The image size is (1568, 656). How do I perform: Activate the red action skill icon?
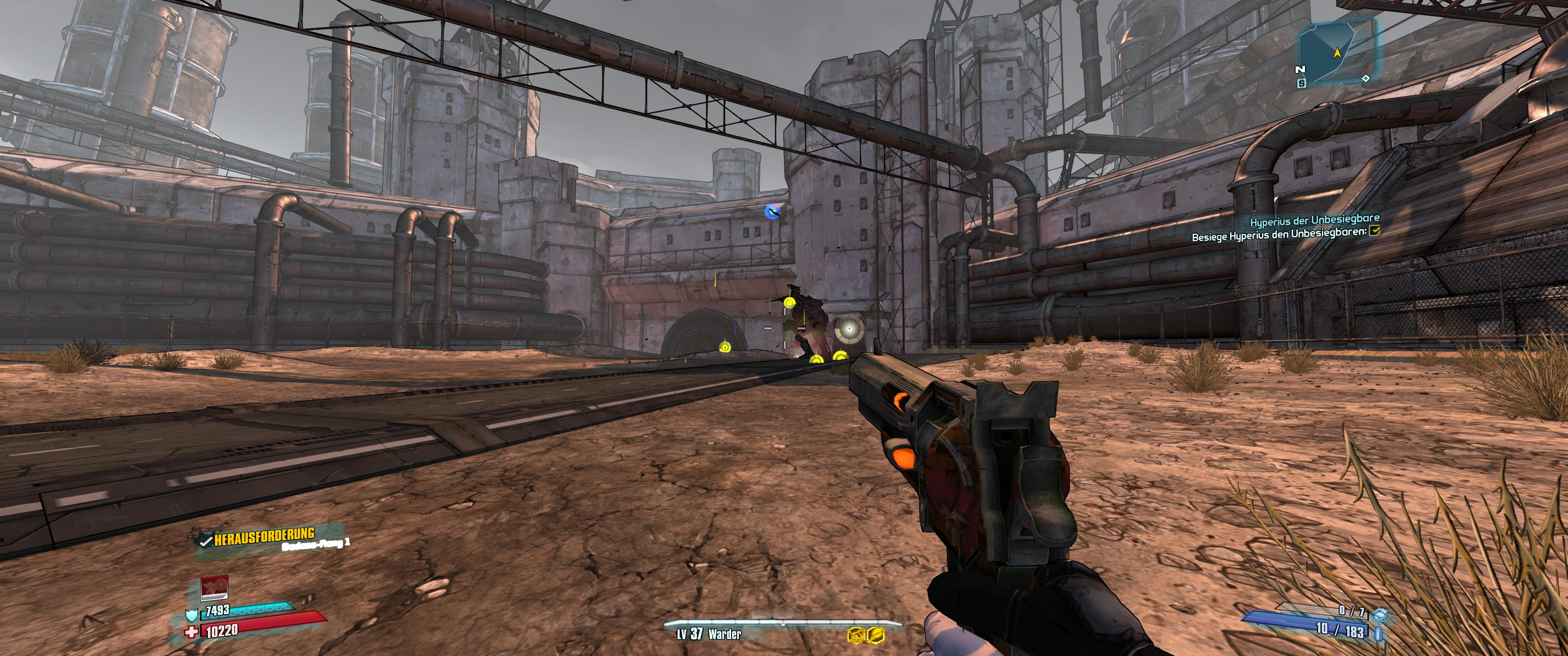click(214, 588)
